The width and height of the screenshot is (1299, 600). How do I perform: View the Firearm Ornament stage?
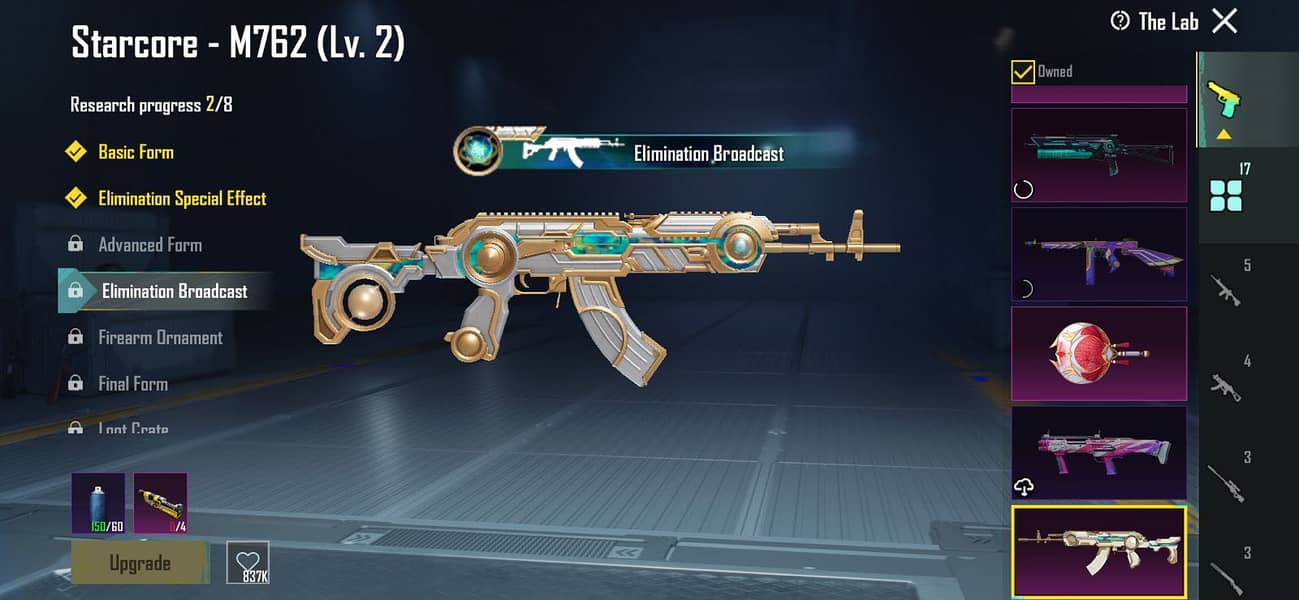pyautogui.click(x=160, y=338)
